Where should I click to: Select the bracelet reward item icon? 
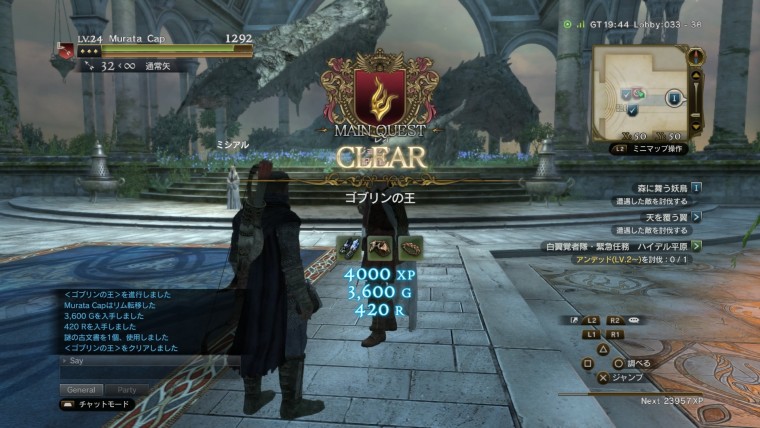pos(408,247)
